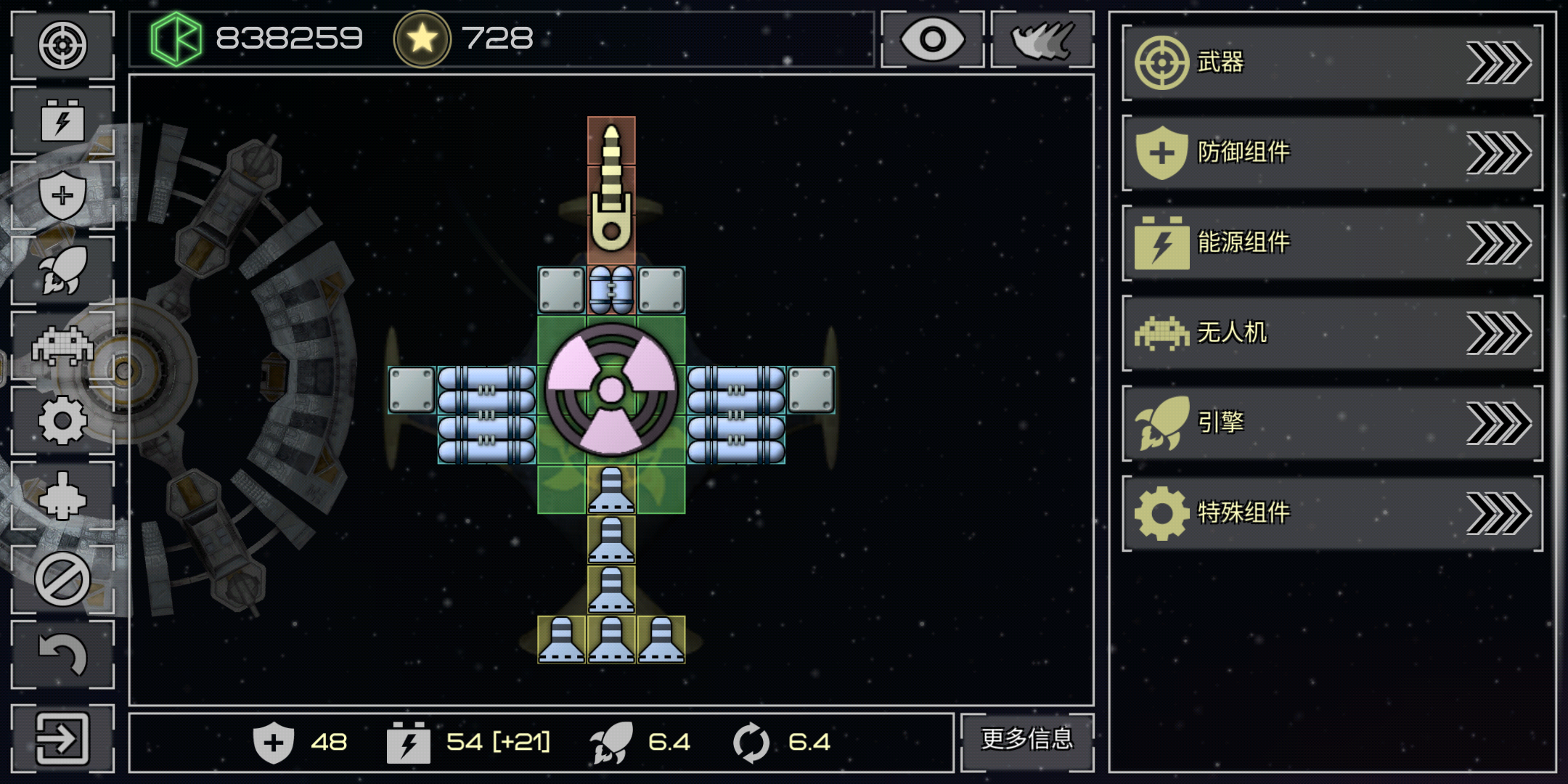Viewport: 1568px width, 784px height.
Task: Select the rocket engine filter in sidebar
Action: [63, 270]
